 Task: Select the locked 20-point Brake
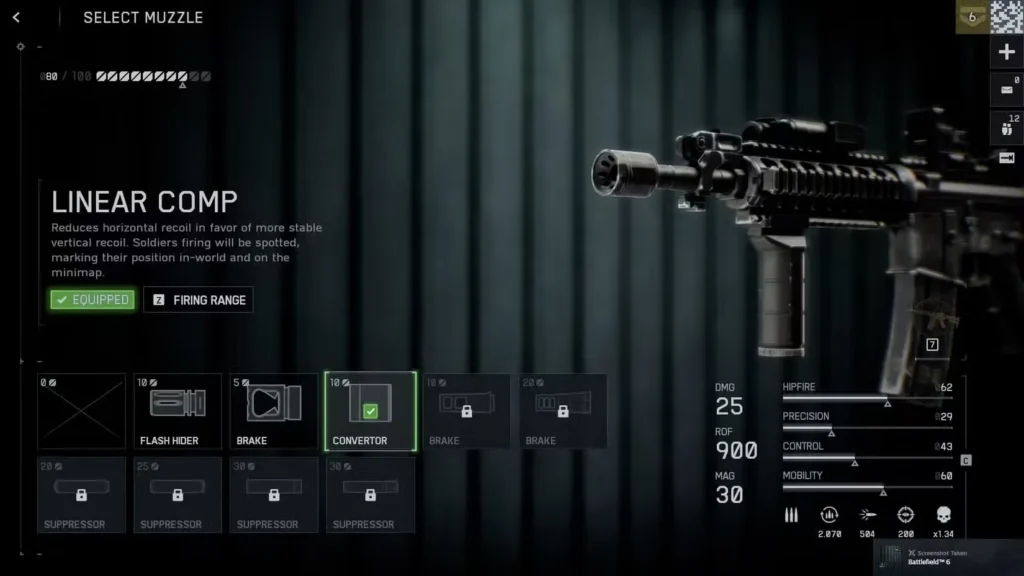click(562, 411)
